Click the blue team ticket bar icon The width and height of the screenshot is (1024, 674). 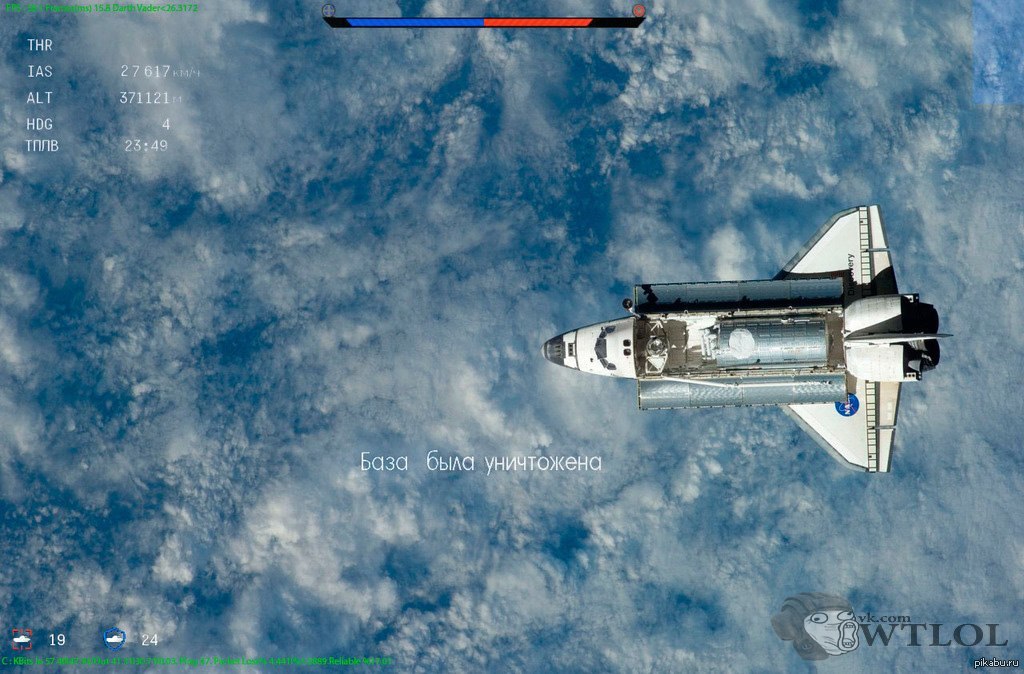[329, 11]
